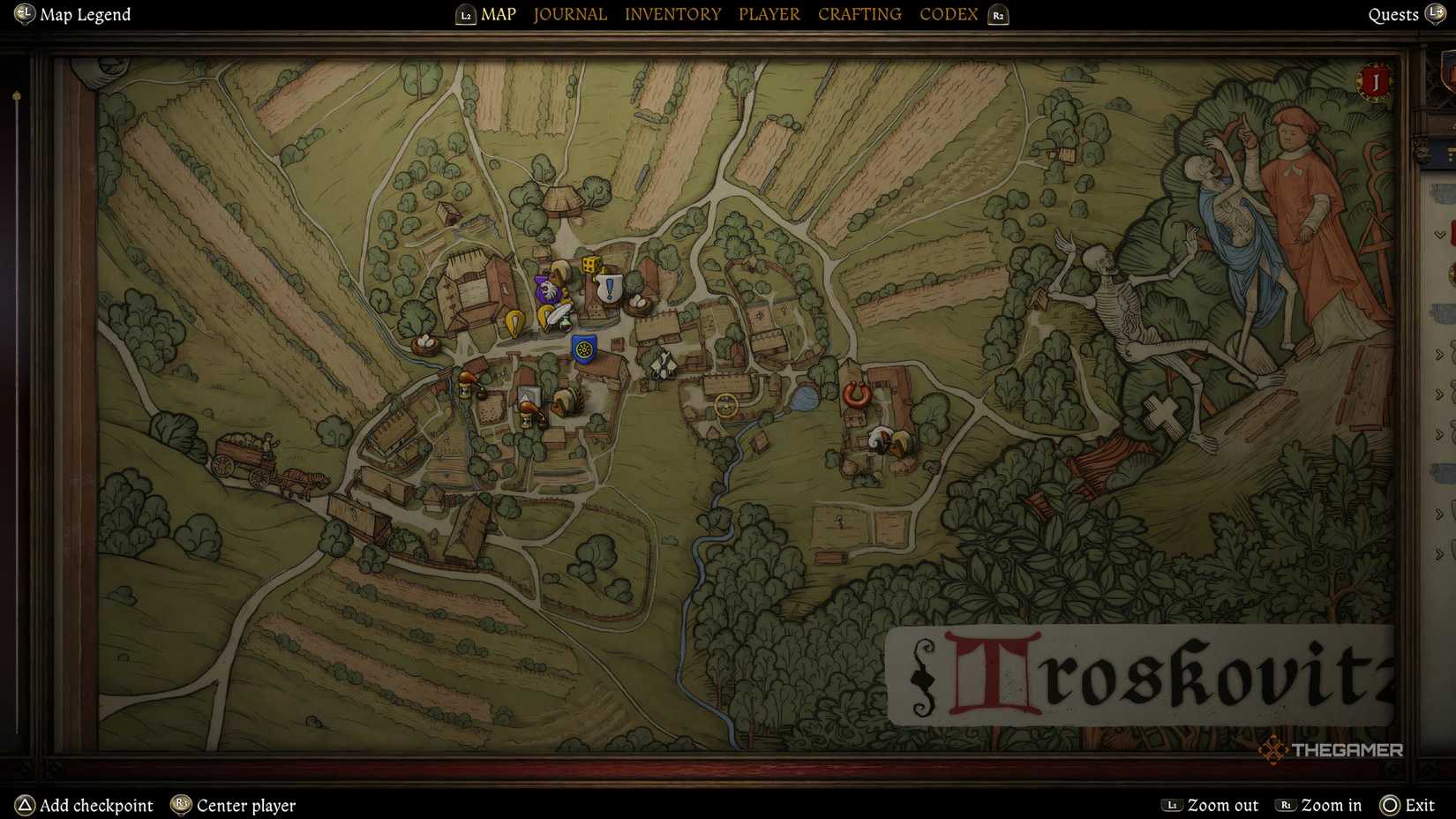Open the white exclamation side quest marker
Image resolution: width=1456 pixels, height=819 pixels.
pyautogui.click(x=608, y=286)
